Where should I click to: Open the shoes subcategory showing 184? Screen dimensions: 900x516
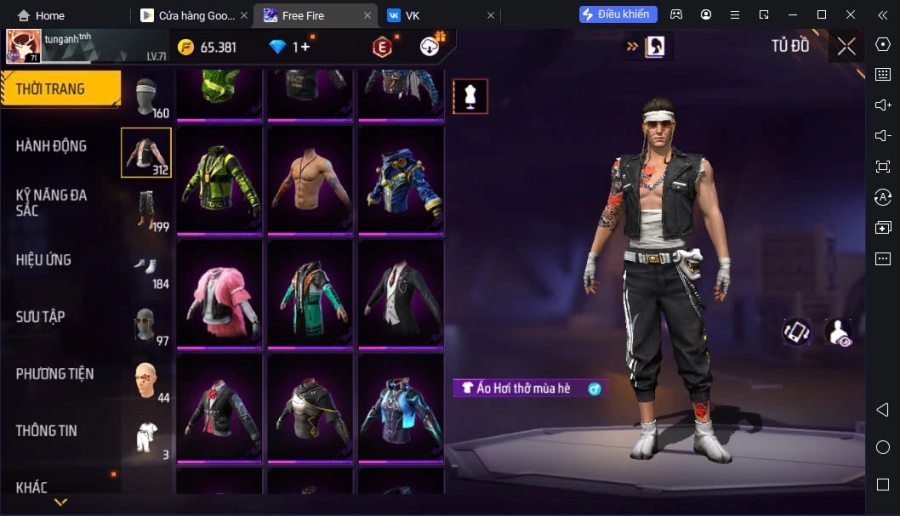[147, 267]
